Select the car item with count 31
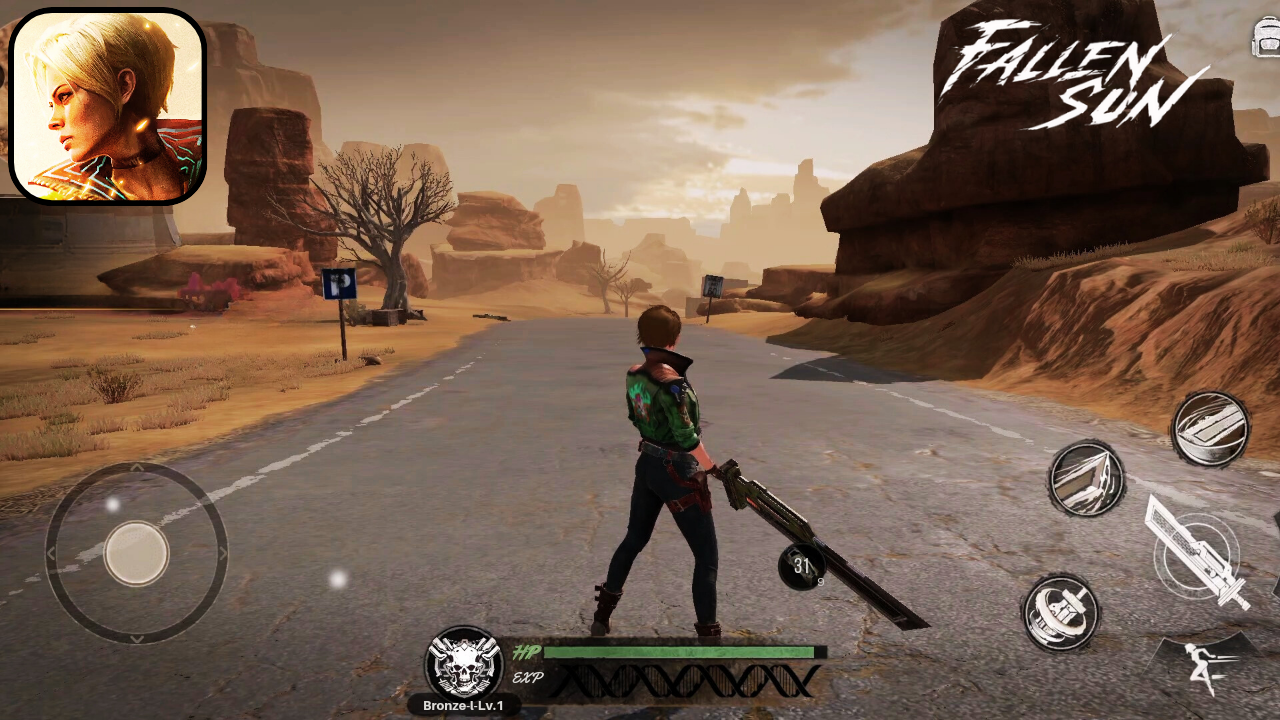This screenshot has width=1280, height=720. pyautogui.click(x=802, y=567)
